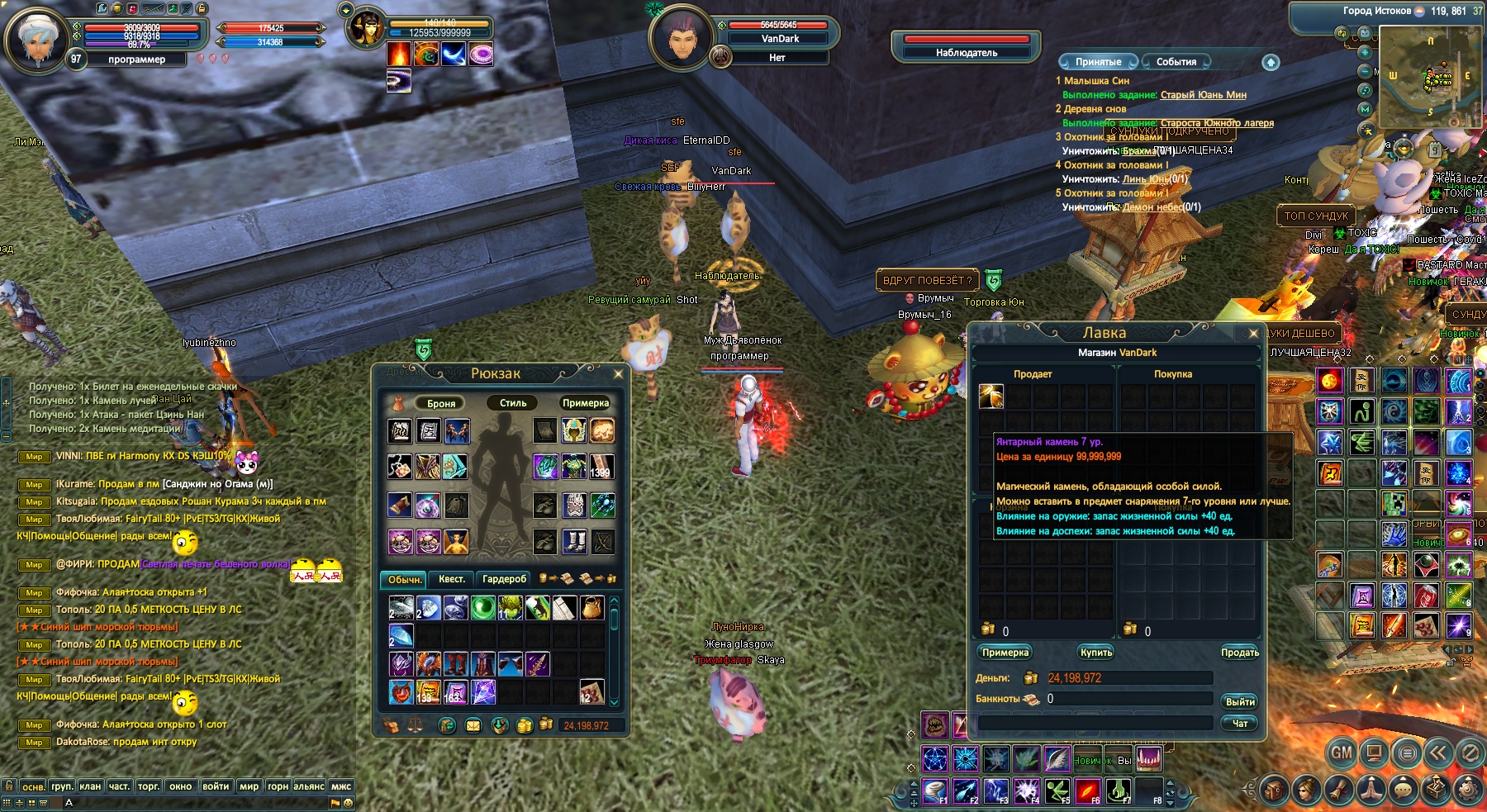
Task: Open Чат with the shop owner
Action: pos(1239,724)
